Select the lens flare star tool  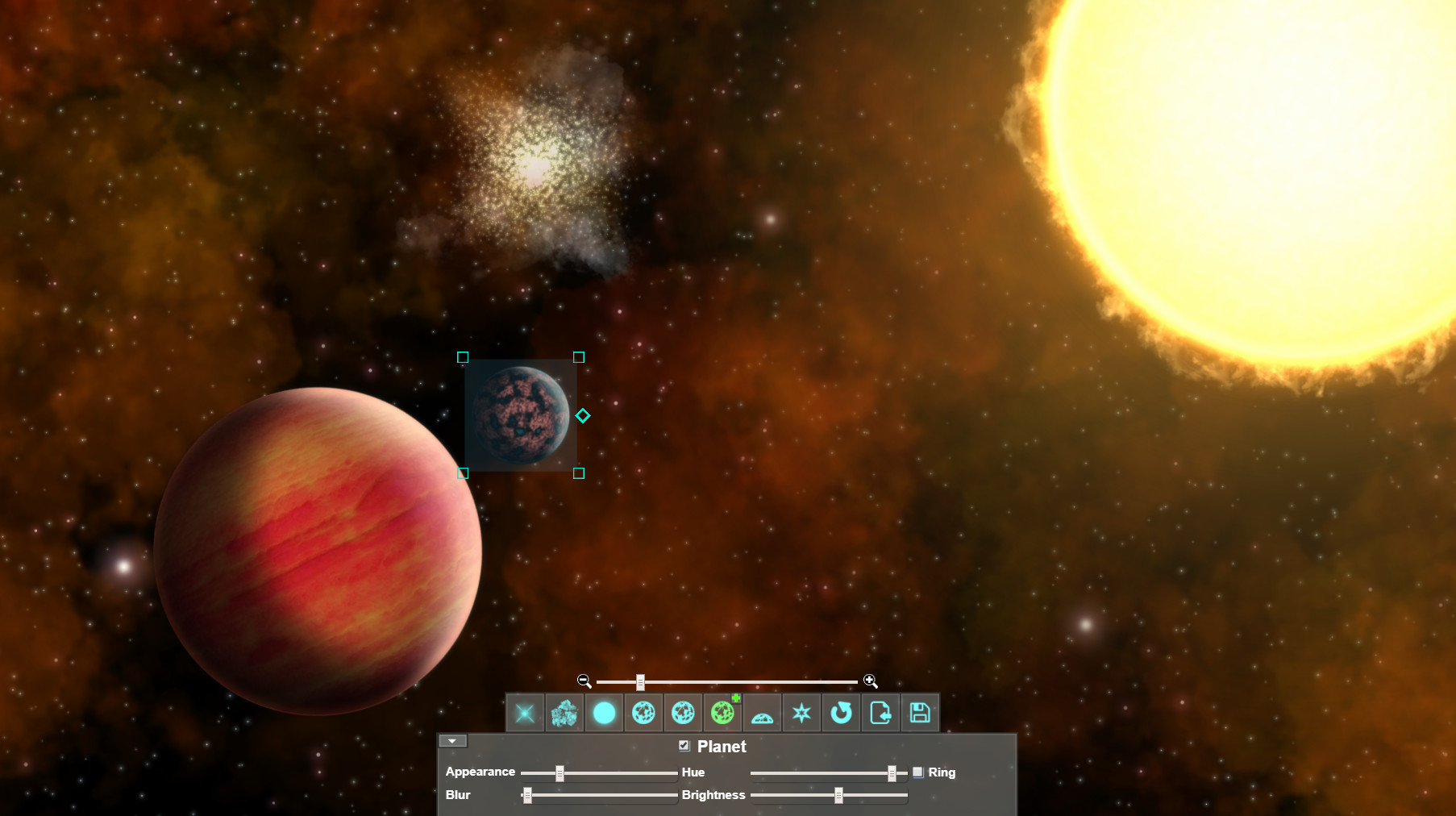click(x=525, y=712)
